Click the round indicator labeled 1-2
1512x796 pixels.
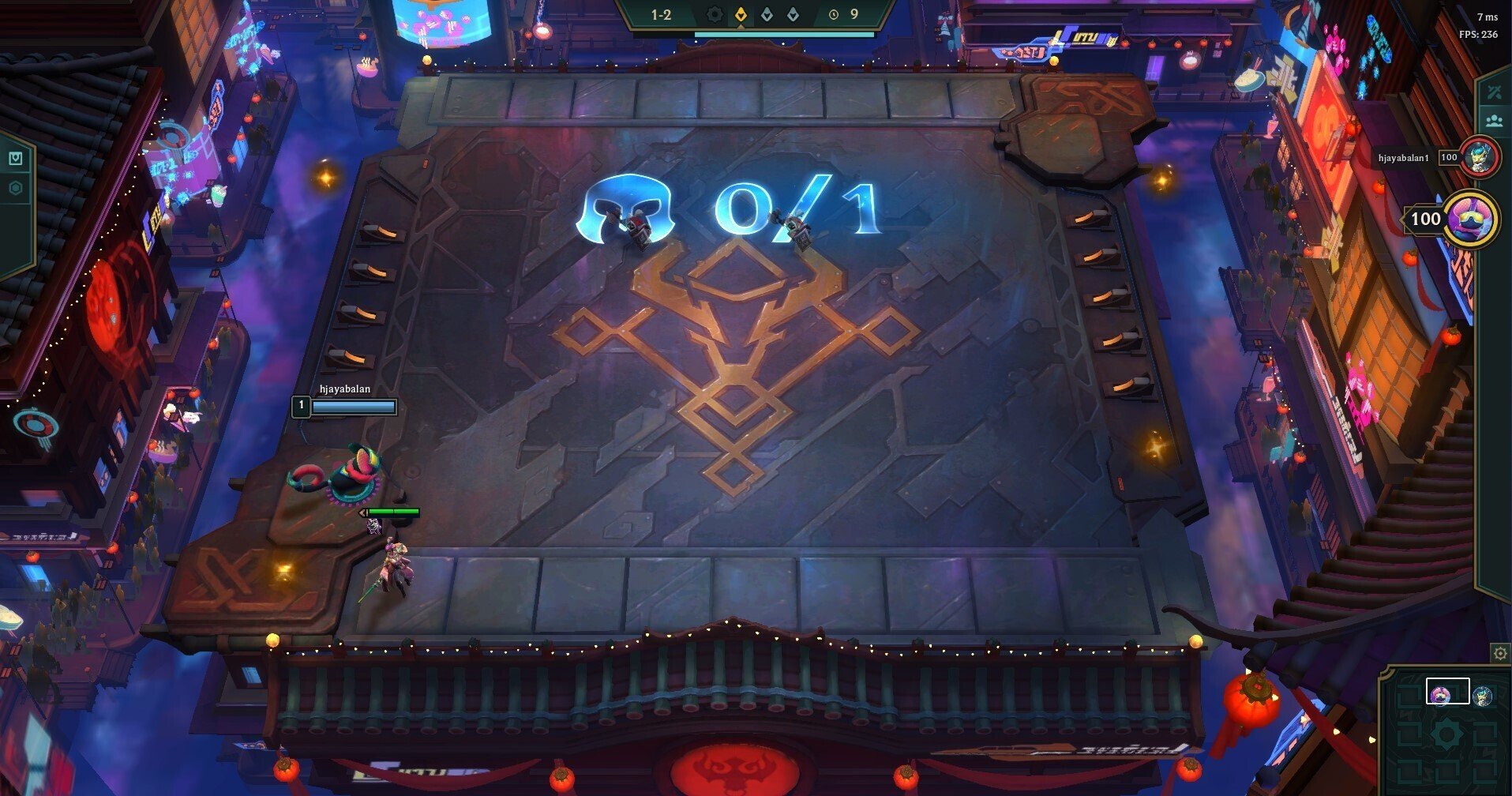660,14
